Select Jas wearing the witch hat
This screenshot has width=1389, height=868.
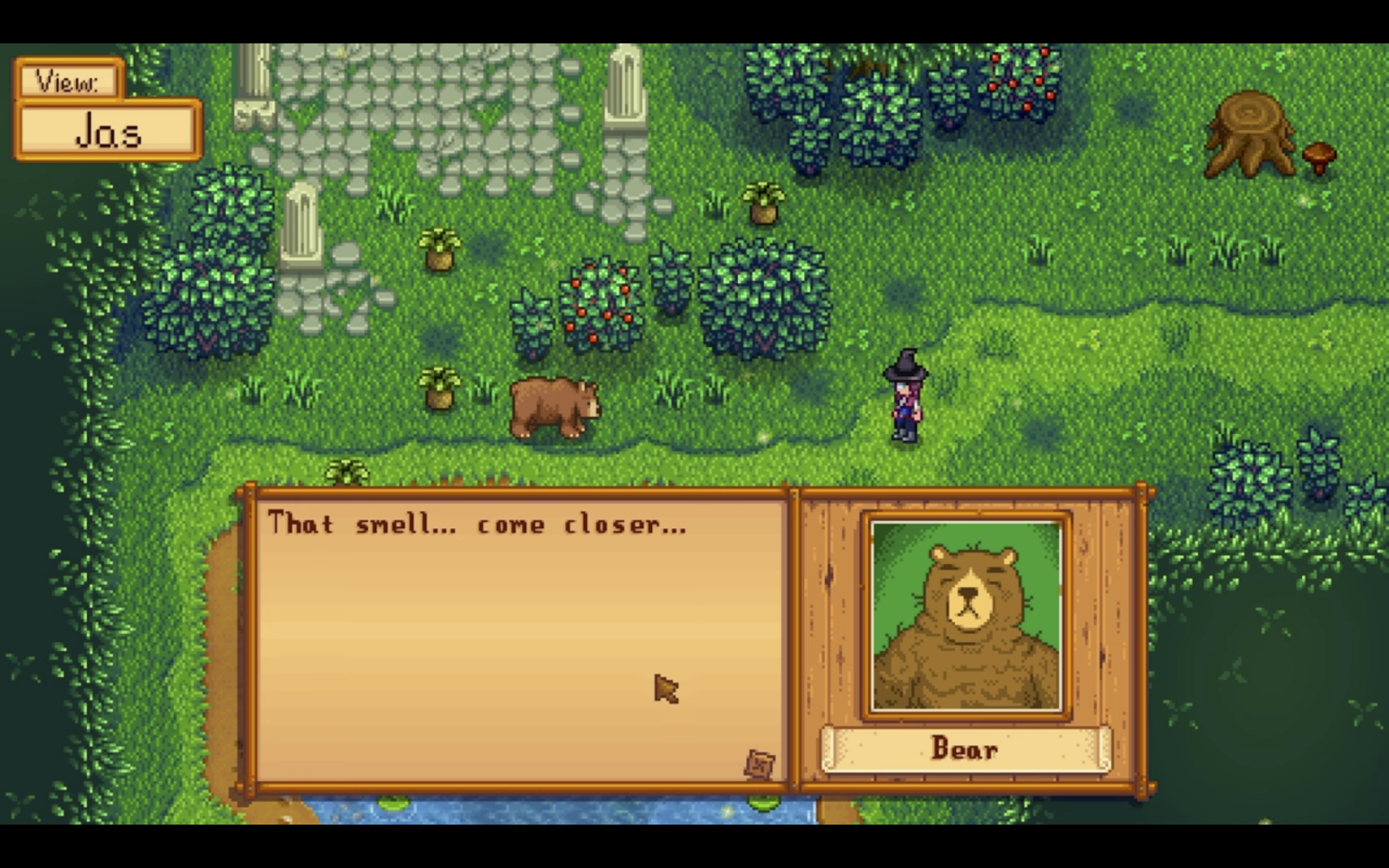(x=903, y=398)
